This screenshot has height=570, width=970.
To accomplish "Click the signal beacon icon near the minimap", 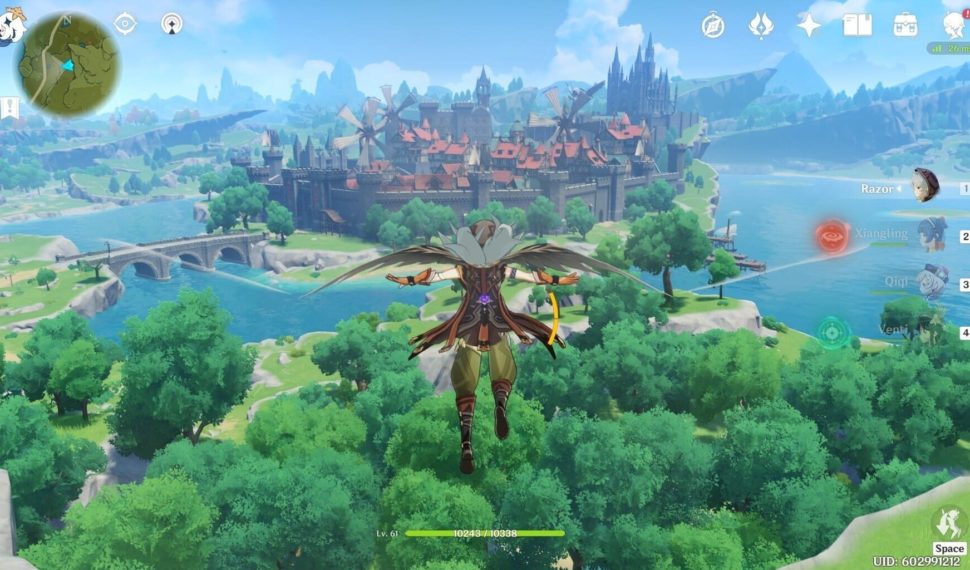I will 172,24.
